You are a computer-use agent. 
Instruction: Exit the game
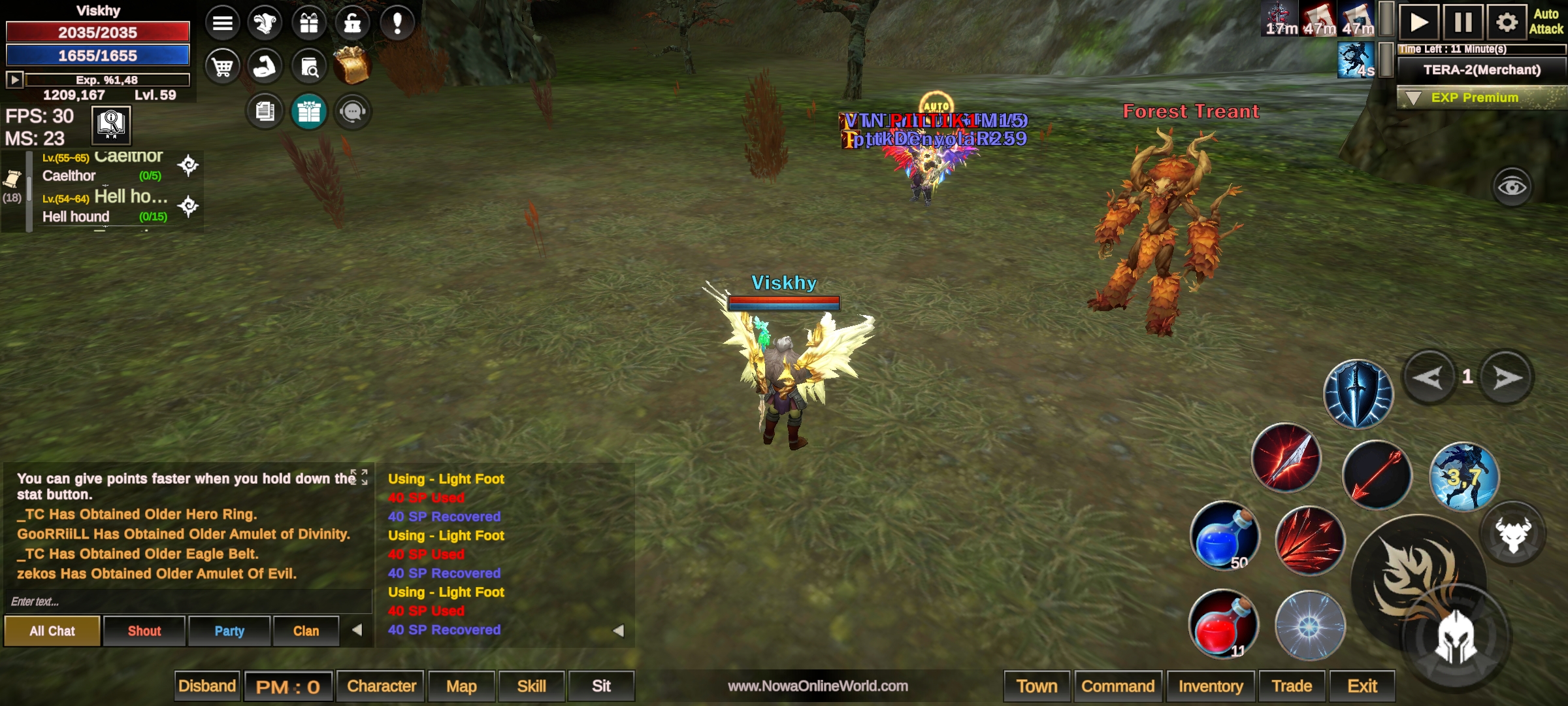click(x=1362, y=686)
